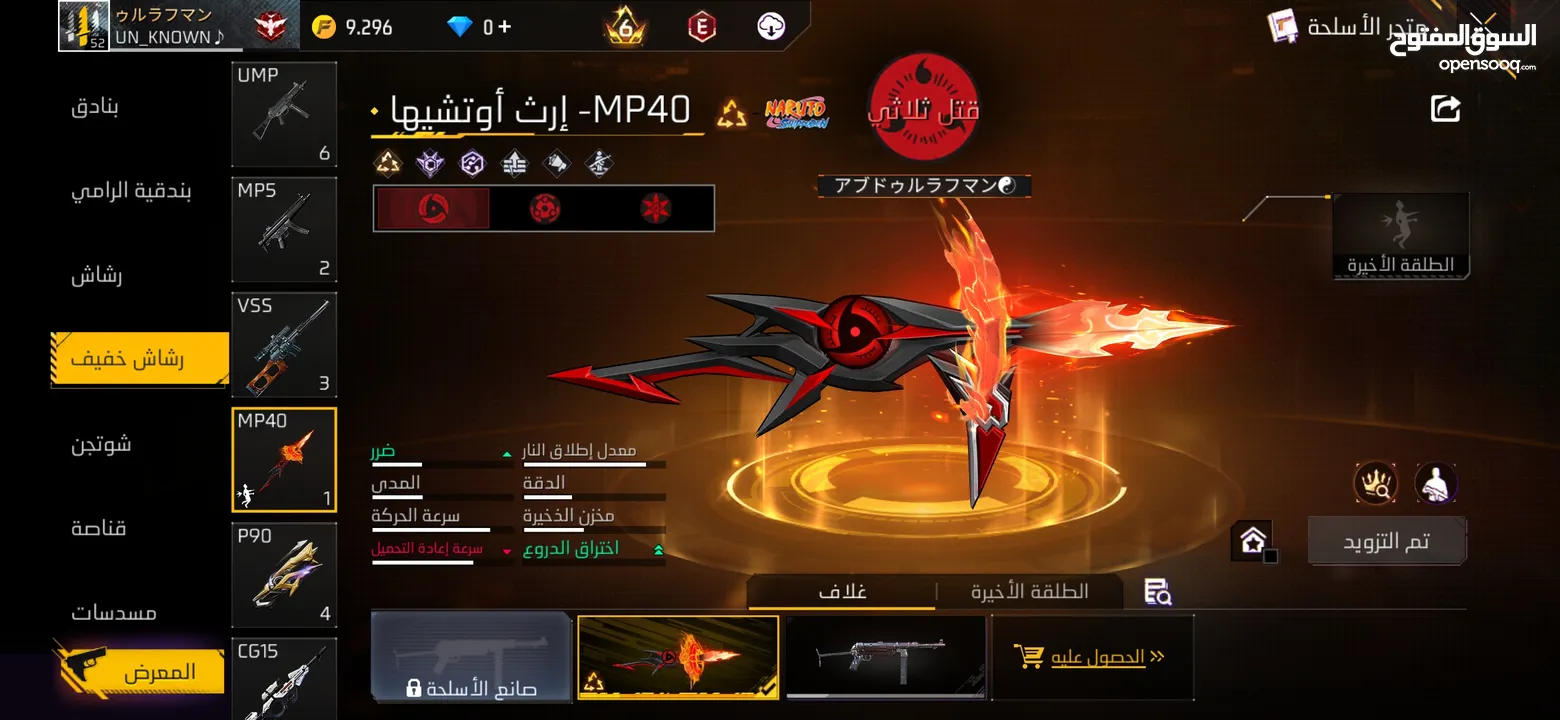Open the الطلقة الأخيرة tab

[1029, 591]
